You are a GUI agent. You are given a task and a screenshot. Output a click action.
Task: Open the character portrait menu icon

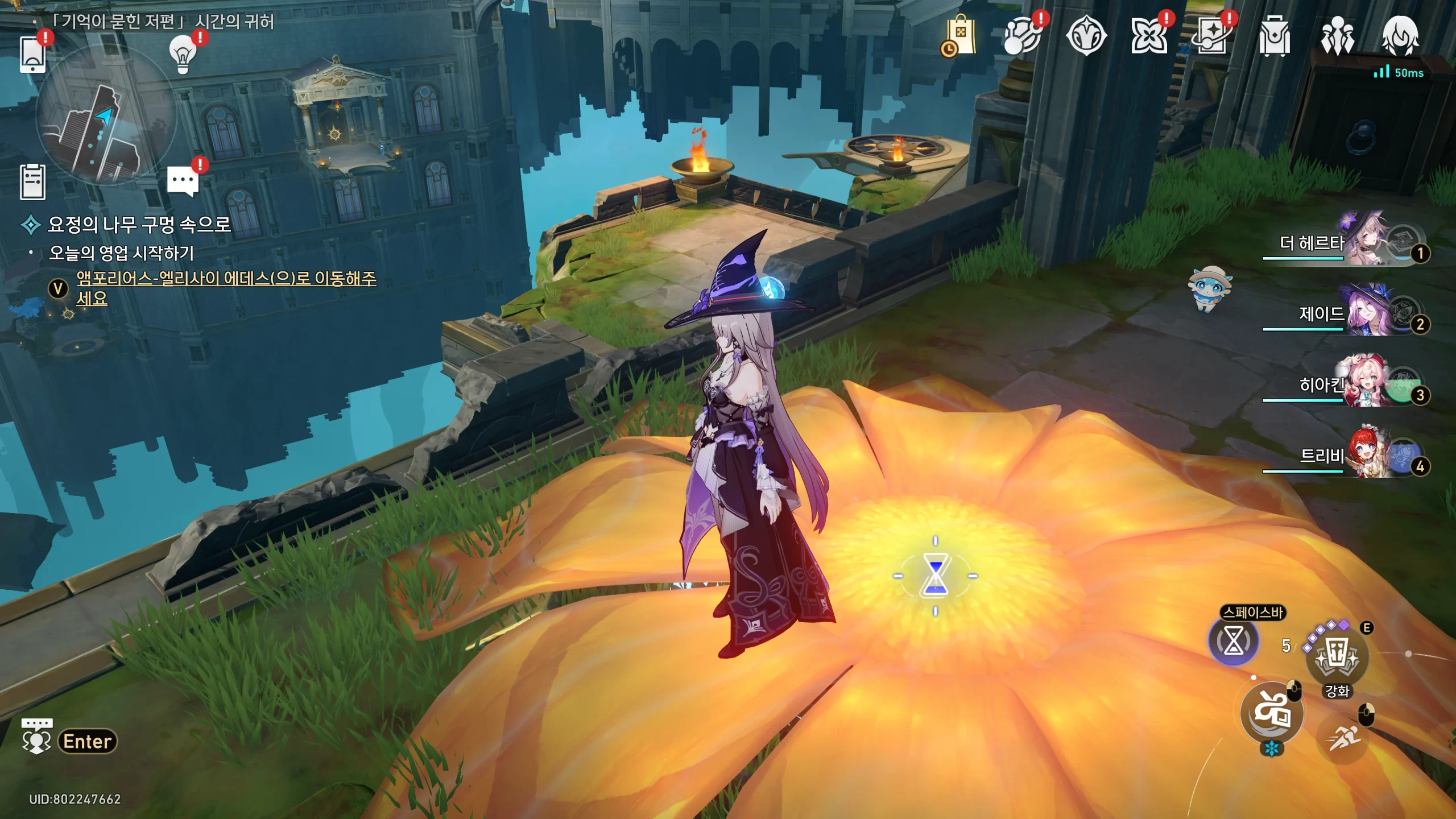pos(1400,36)
